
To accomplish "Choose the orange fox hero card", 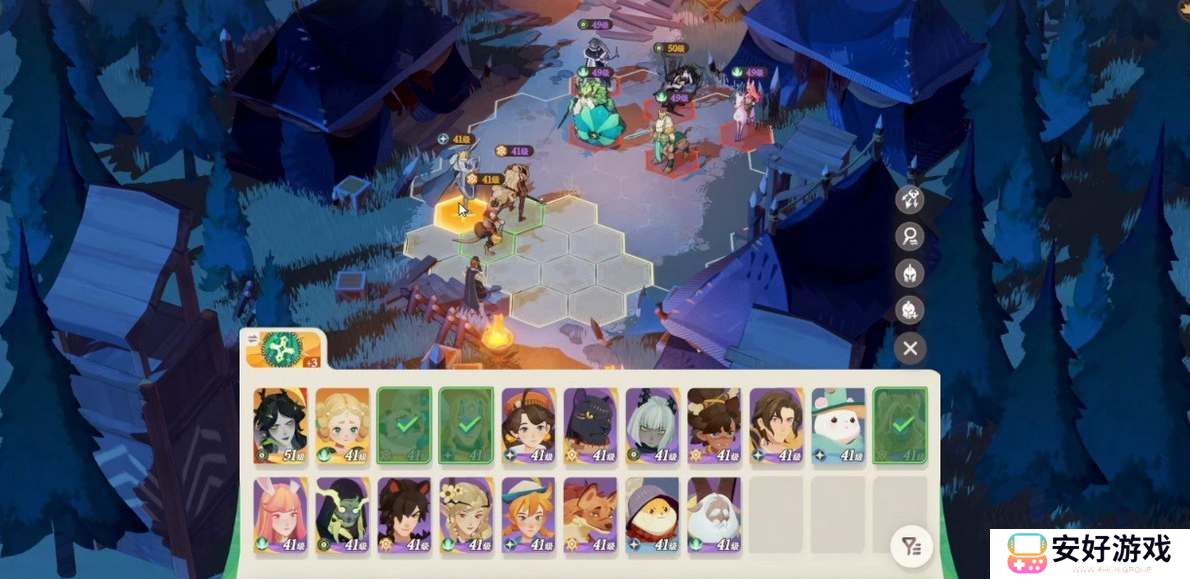I will (590, 514).
